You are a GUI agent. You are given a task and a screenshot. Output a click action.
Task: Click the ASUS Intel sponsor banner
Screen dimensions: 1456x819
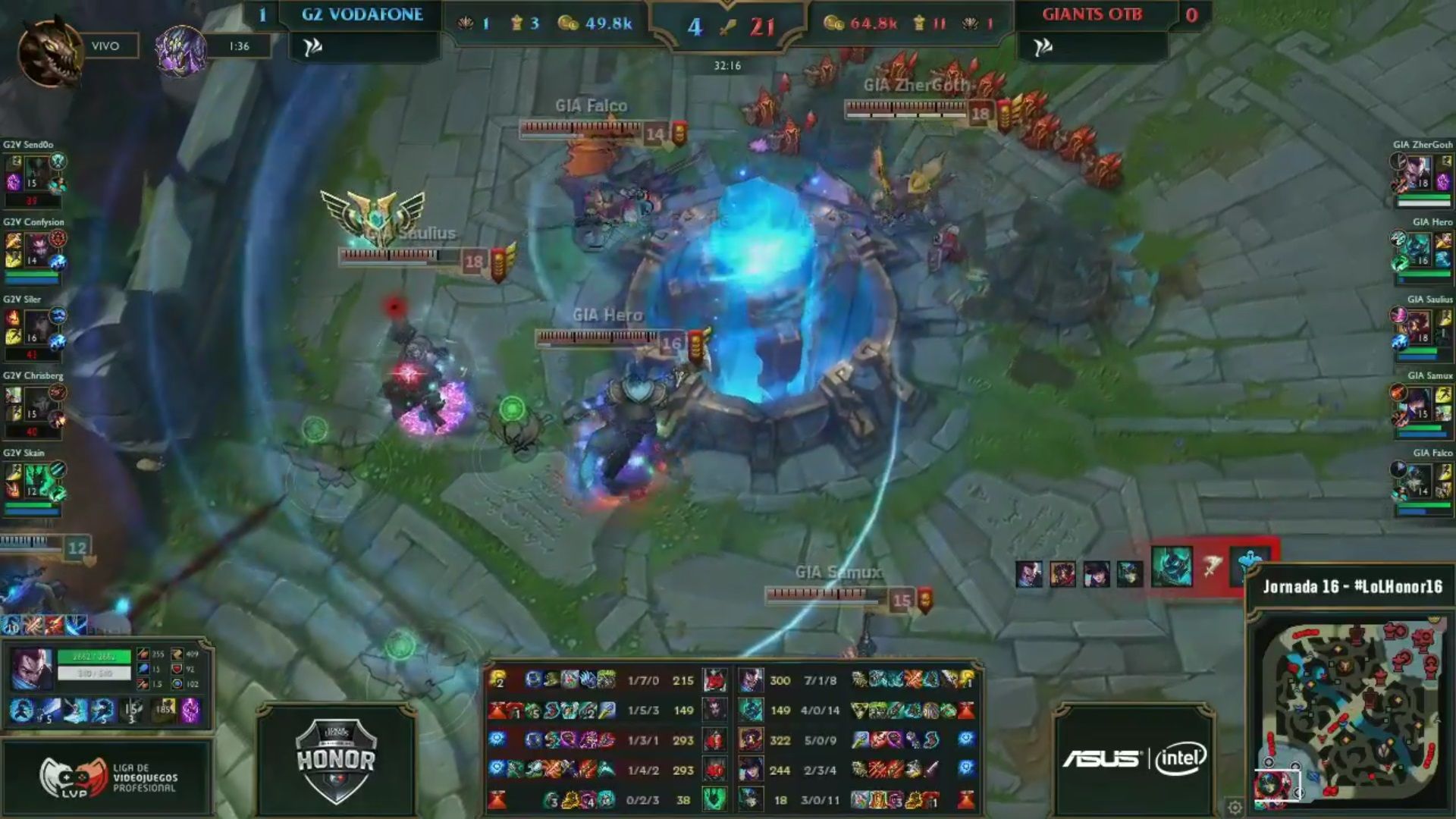pos(1134,758)
